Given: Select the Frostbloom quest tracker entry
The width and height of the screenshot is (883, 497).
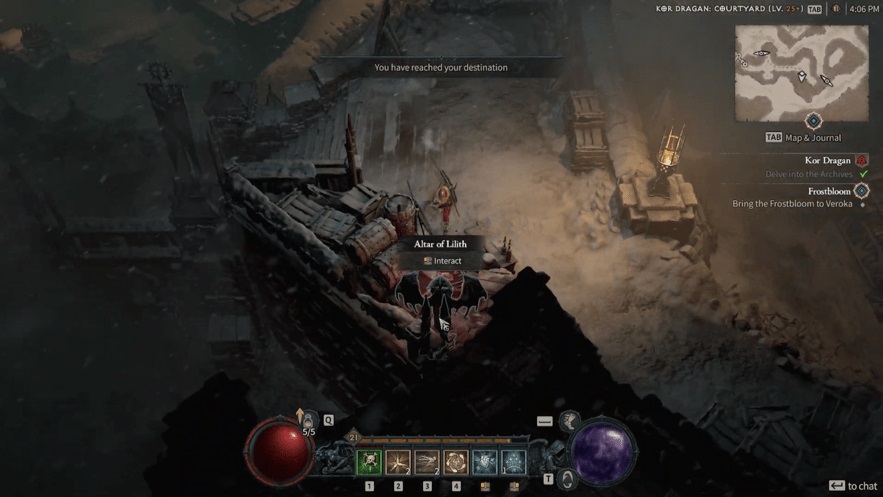Looking at the screenshot, I should 829,191.
